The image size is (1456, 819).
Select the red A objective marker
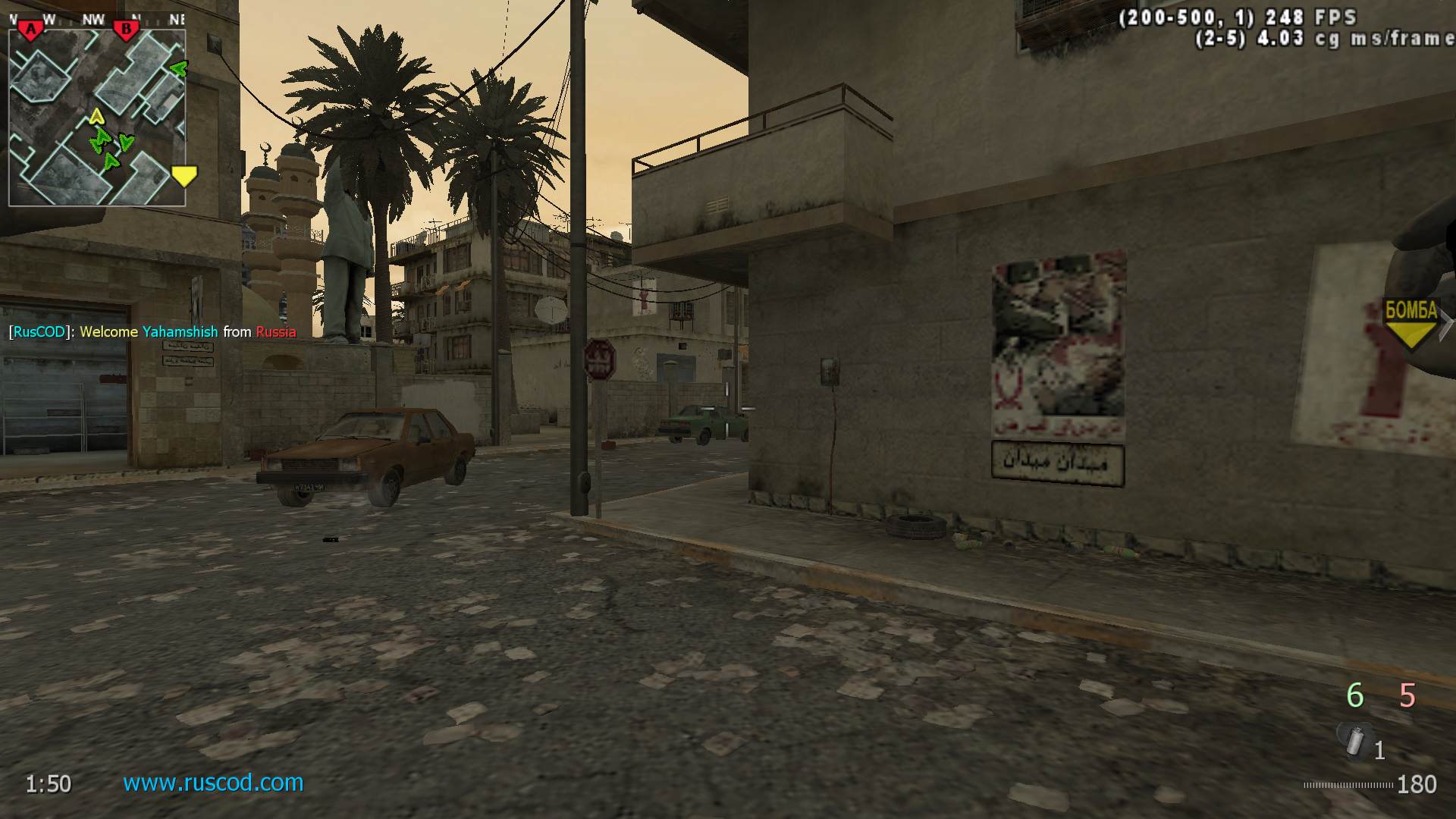31,30
